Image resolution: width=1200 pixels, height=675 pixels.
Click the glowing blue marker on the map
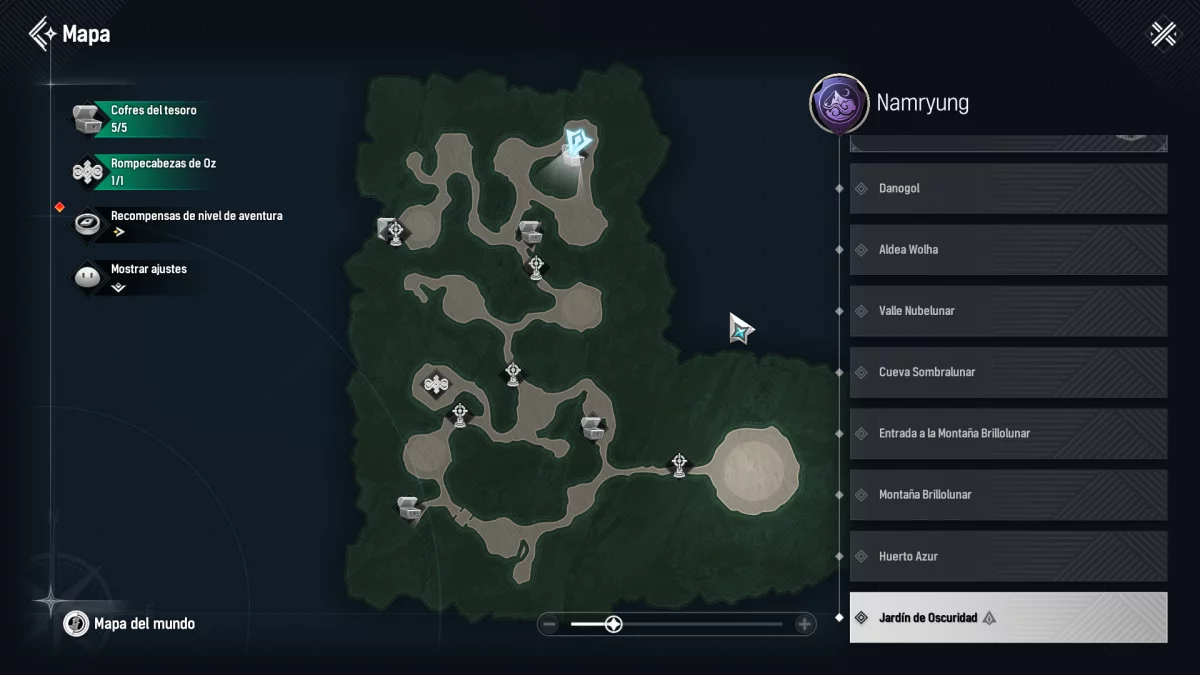pos(578,142)
